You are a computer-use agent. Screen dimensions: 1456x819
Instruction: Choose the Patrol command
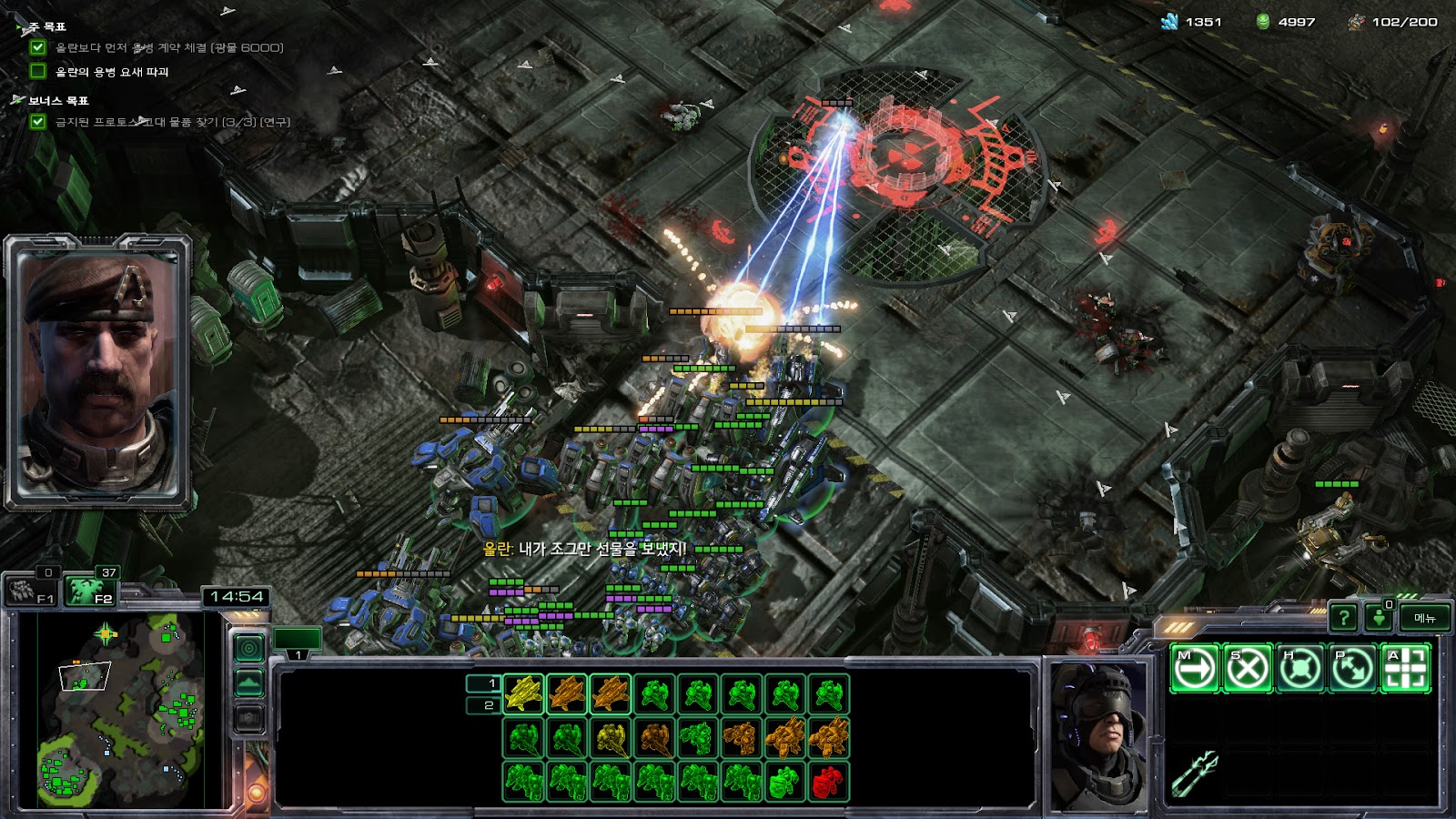(x=1352, y=669)
